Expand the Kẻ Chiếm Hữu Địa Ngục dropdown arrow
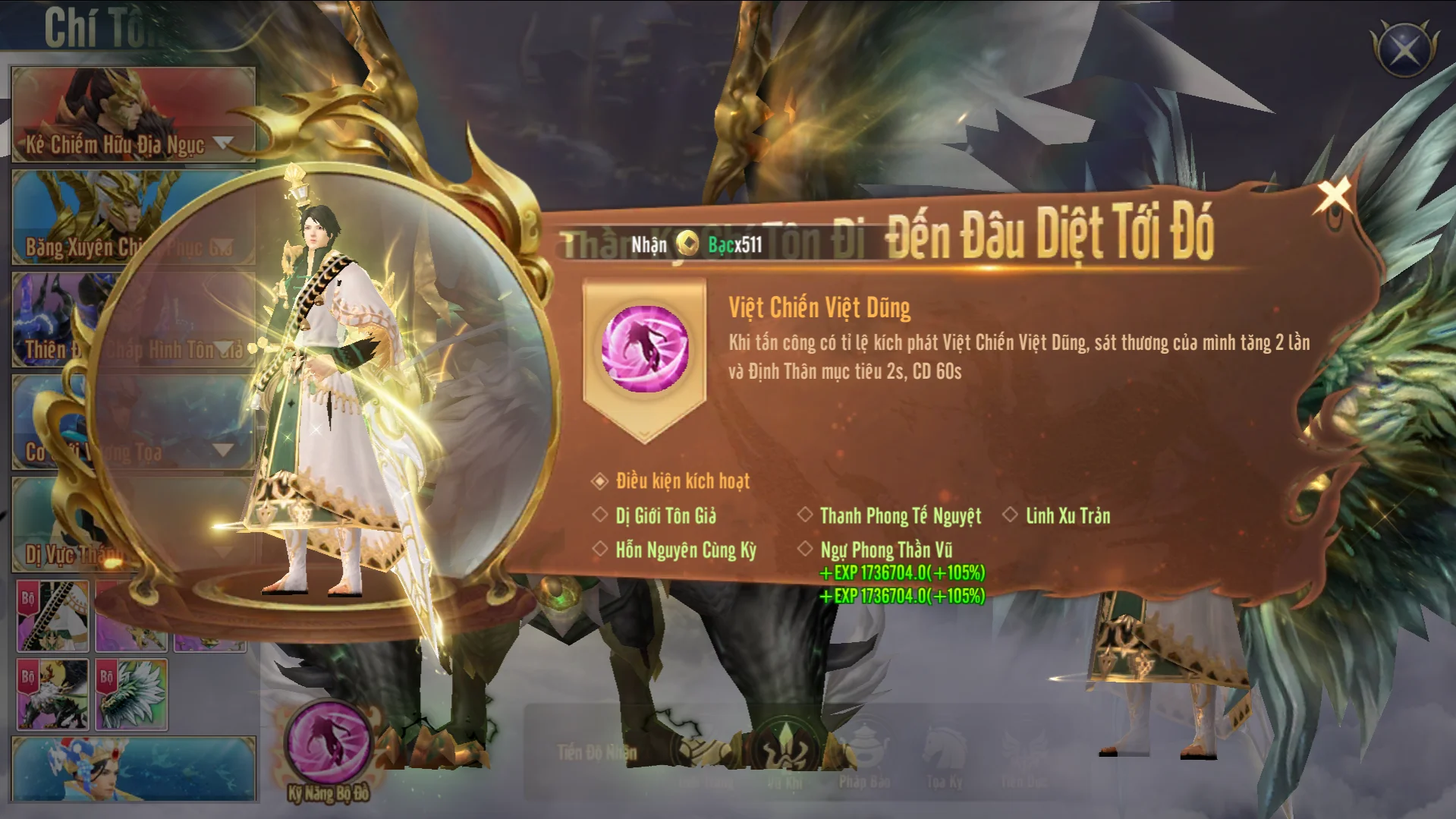Viewport: 1456px width, 819px height. 224,142
